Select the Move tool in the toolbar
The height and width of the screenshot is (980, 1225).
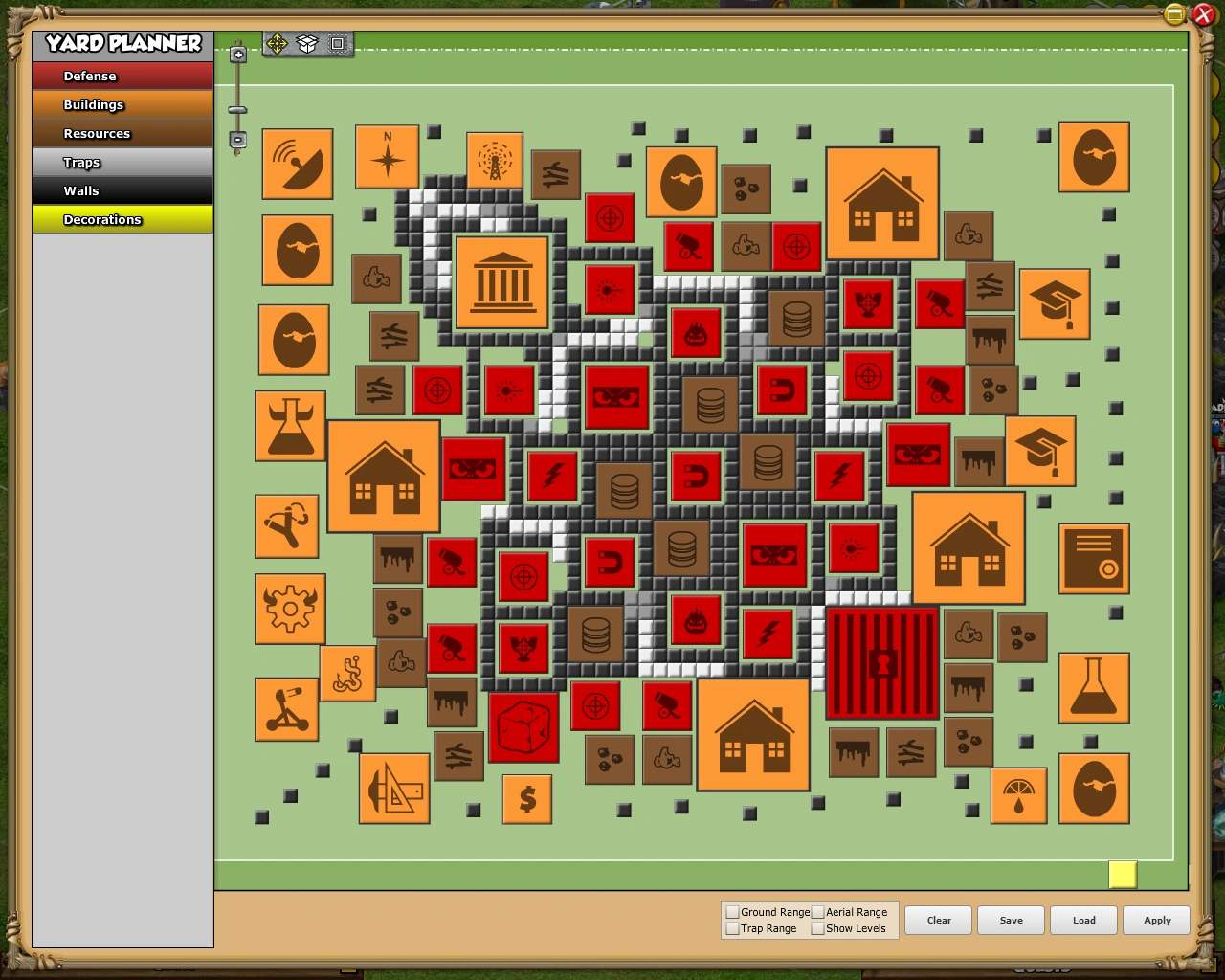pos(277,43)
